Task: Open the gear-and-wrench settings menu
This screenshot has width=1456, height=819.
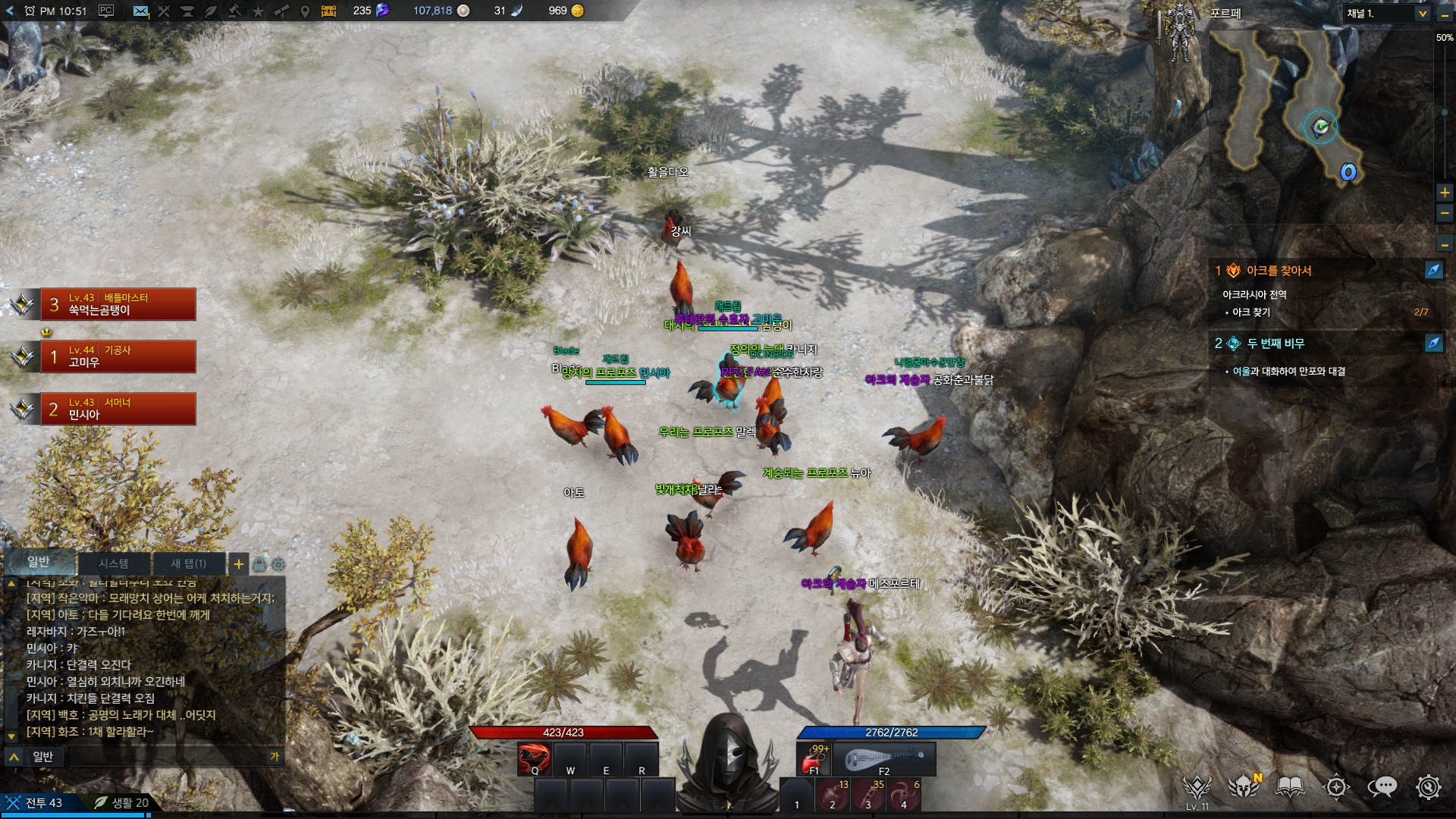Action: pos(1428,787)
